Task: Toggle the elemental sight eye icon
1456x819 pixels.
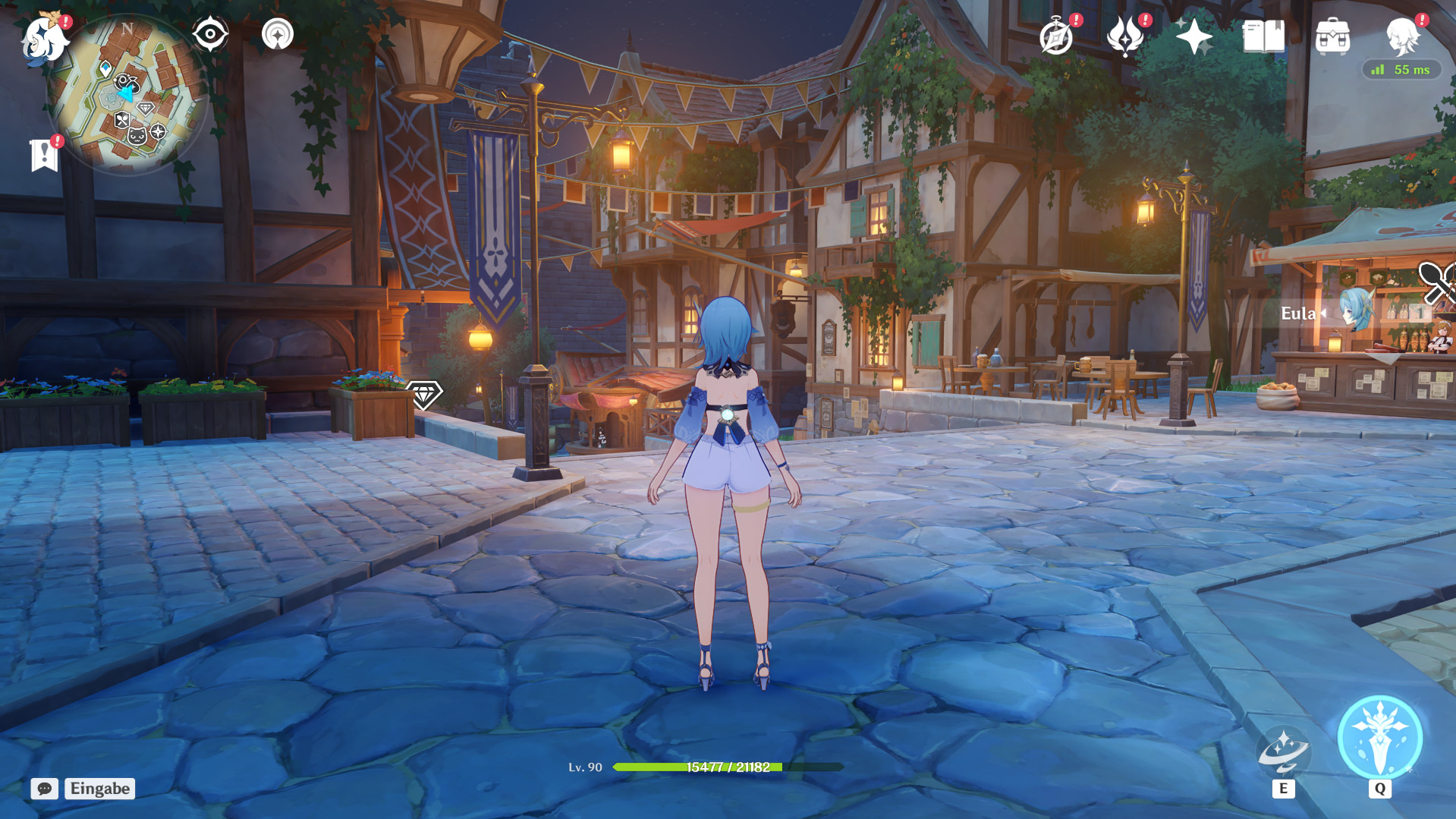Action: 210,32
